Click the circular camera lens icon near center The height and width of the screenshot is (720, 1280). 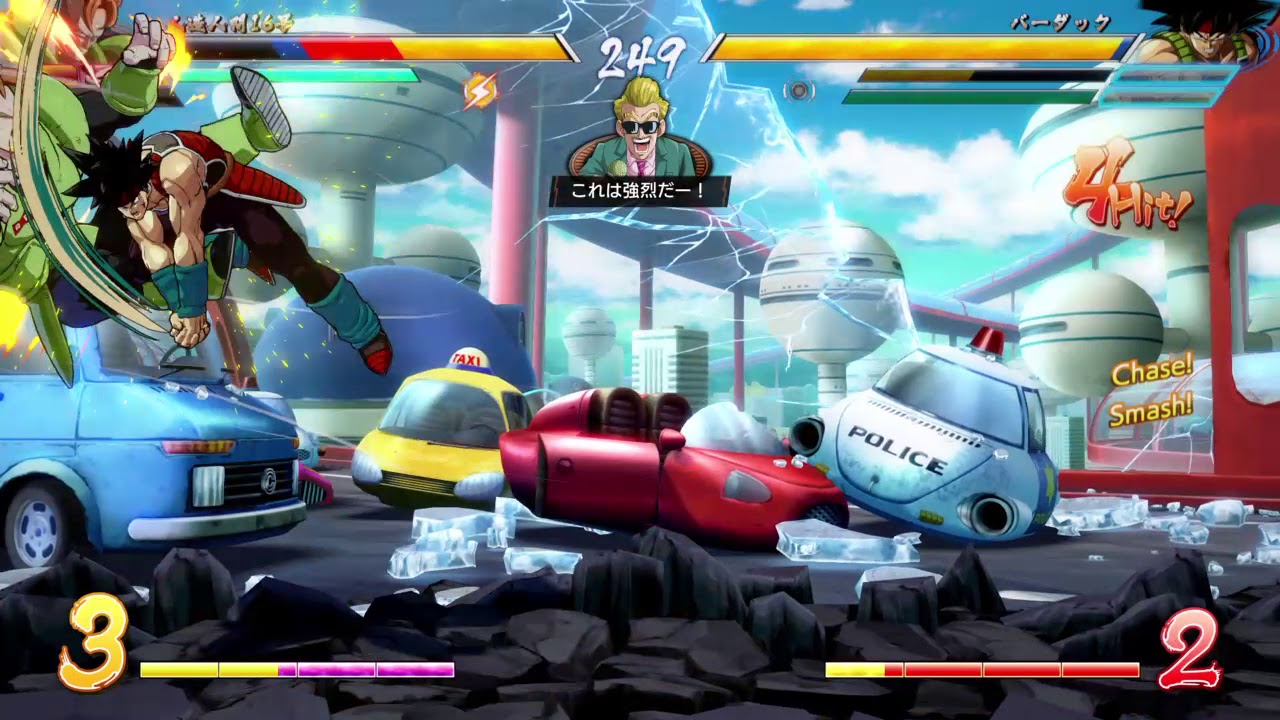(x=800, y=89)
